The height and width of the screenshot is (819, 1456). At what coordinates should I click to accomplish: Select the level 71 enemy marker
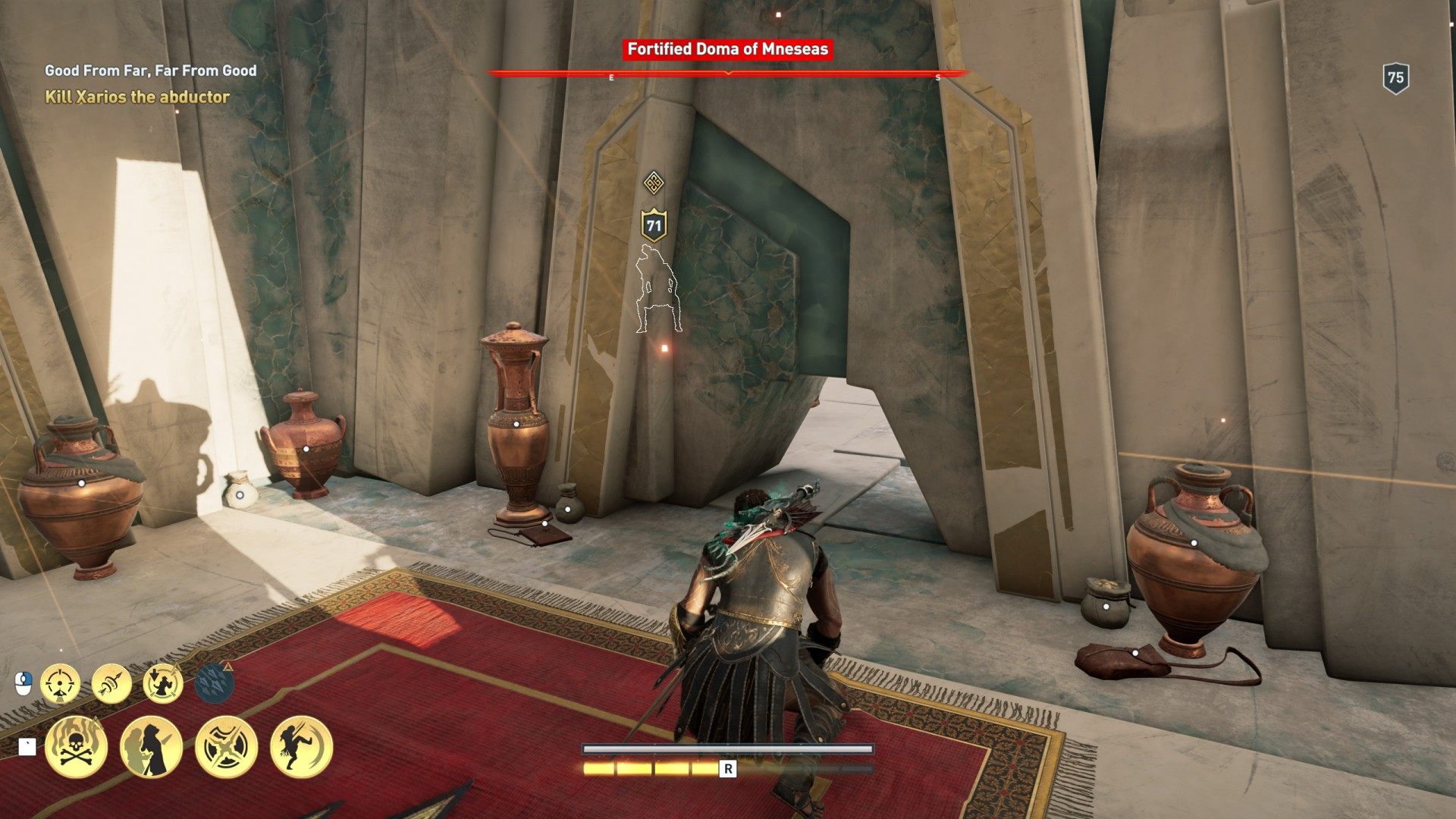point(654,226)
